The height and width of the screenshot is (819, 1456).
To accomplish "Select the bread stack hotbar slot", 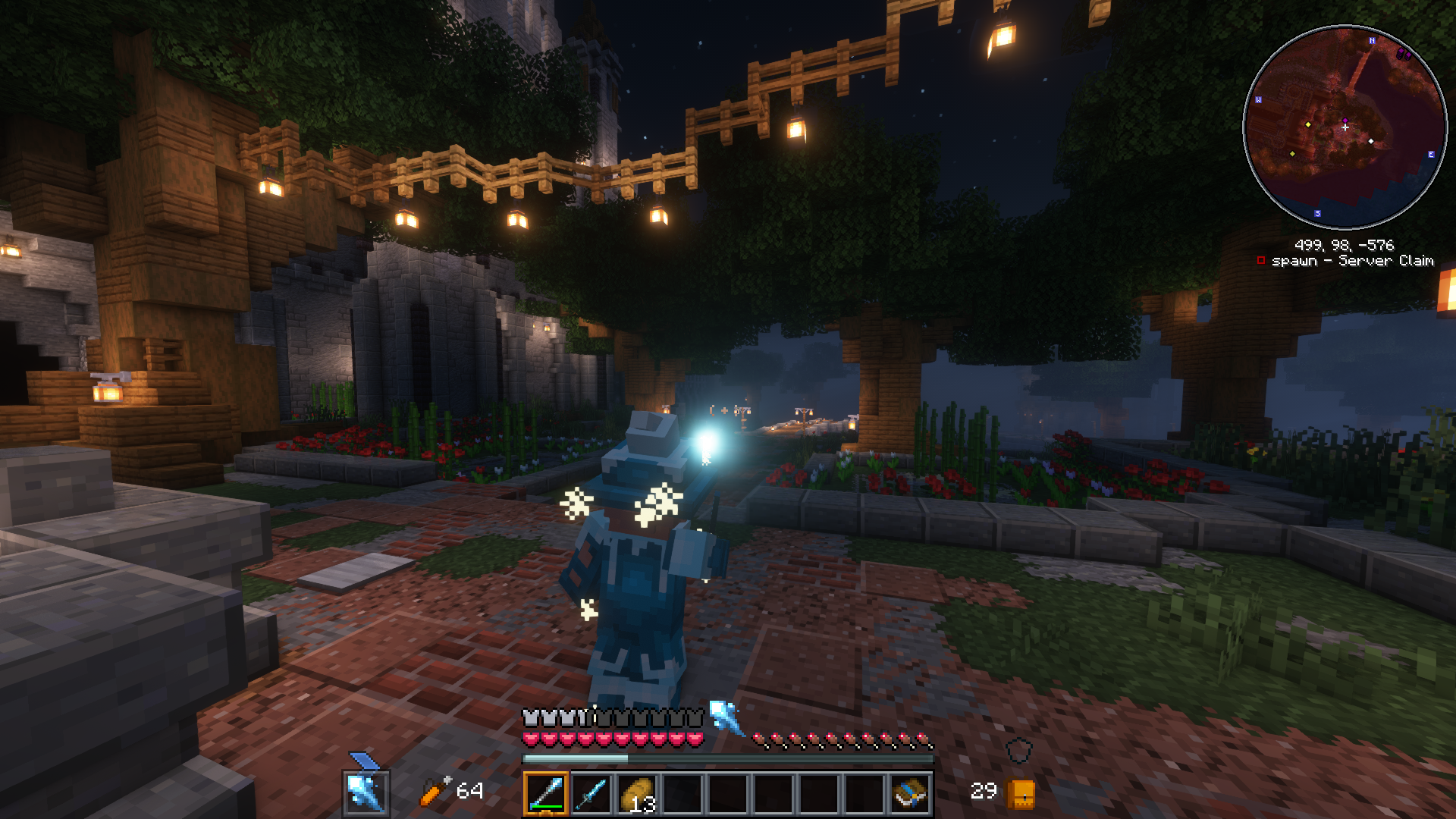I will click(637, 794).
